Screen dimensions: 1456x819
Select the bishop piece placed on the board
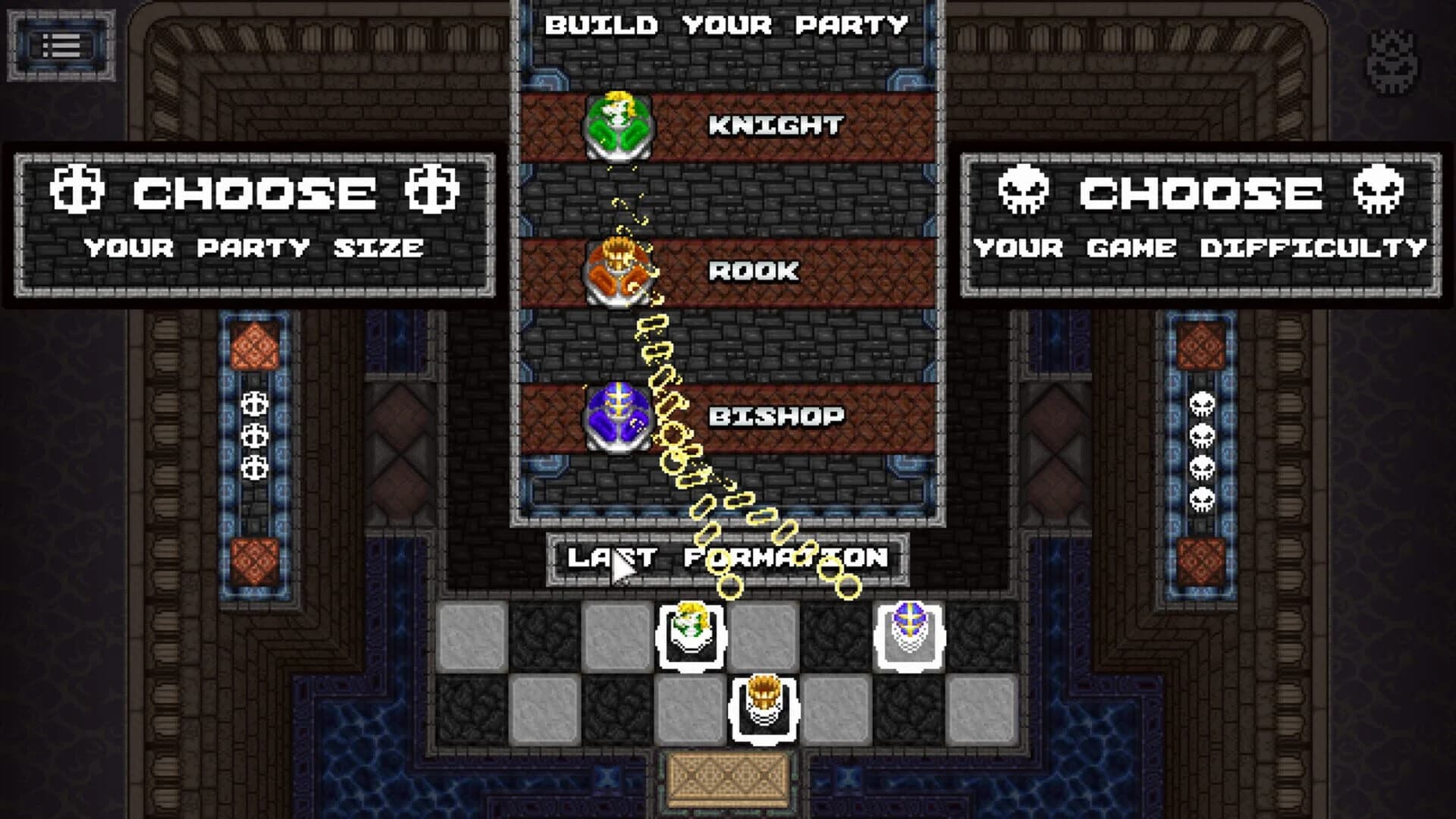point(911,633)
